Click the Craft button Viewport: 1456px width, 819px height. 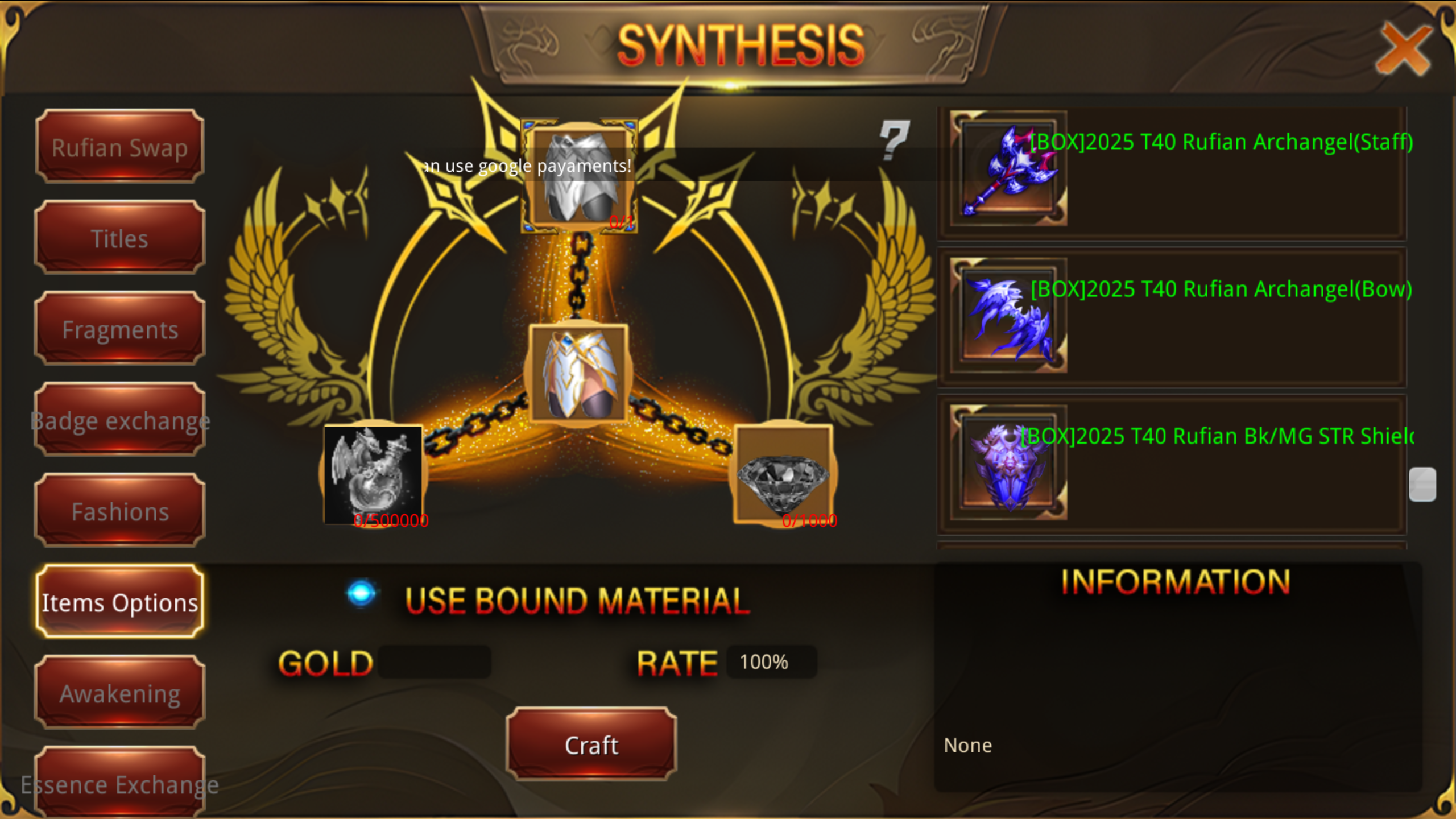coord(591,744)
